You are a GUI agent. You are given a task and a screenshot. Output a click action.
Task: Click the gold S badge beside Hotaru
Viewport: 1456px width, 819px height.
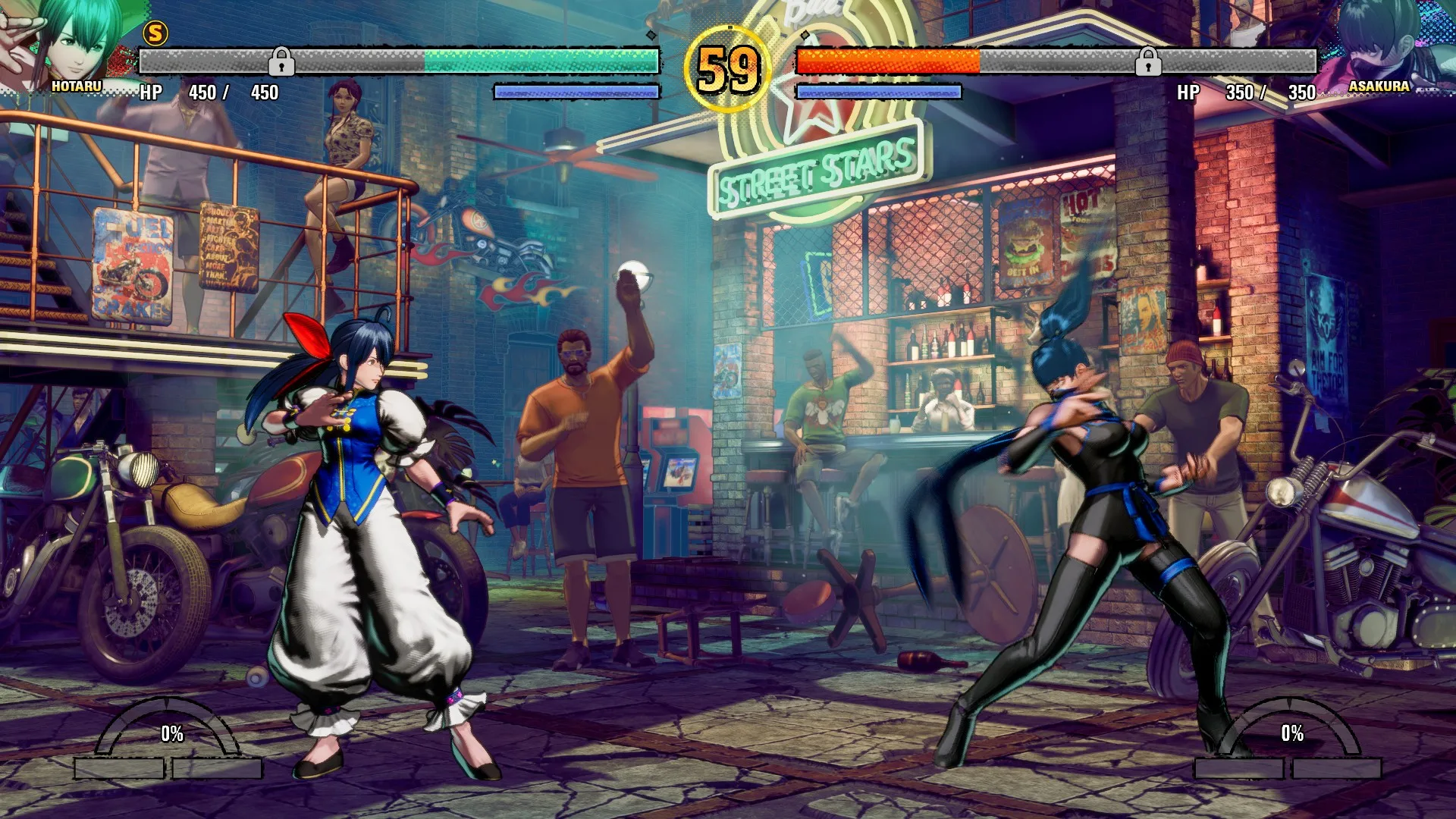(155, 33)
